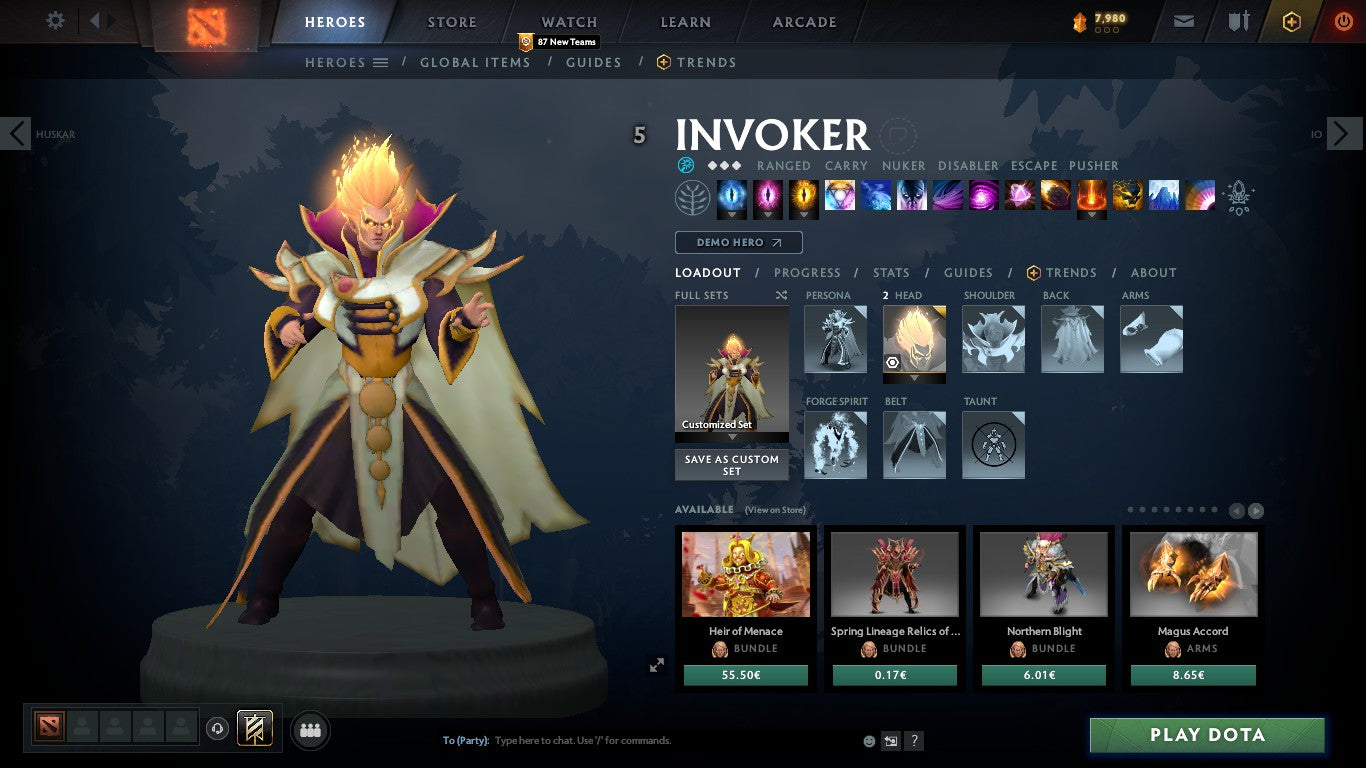The width and height of the screenshot is (1366, 768).
Task: Toggle the Taunt loadout slot
Action: [992, 444]
